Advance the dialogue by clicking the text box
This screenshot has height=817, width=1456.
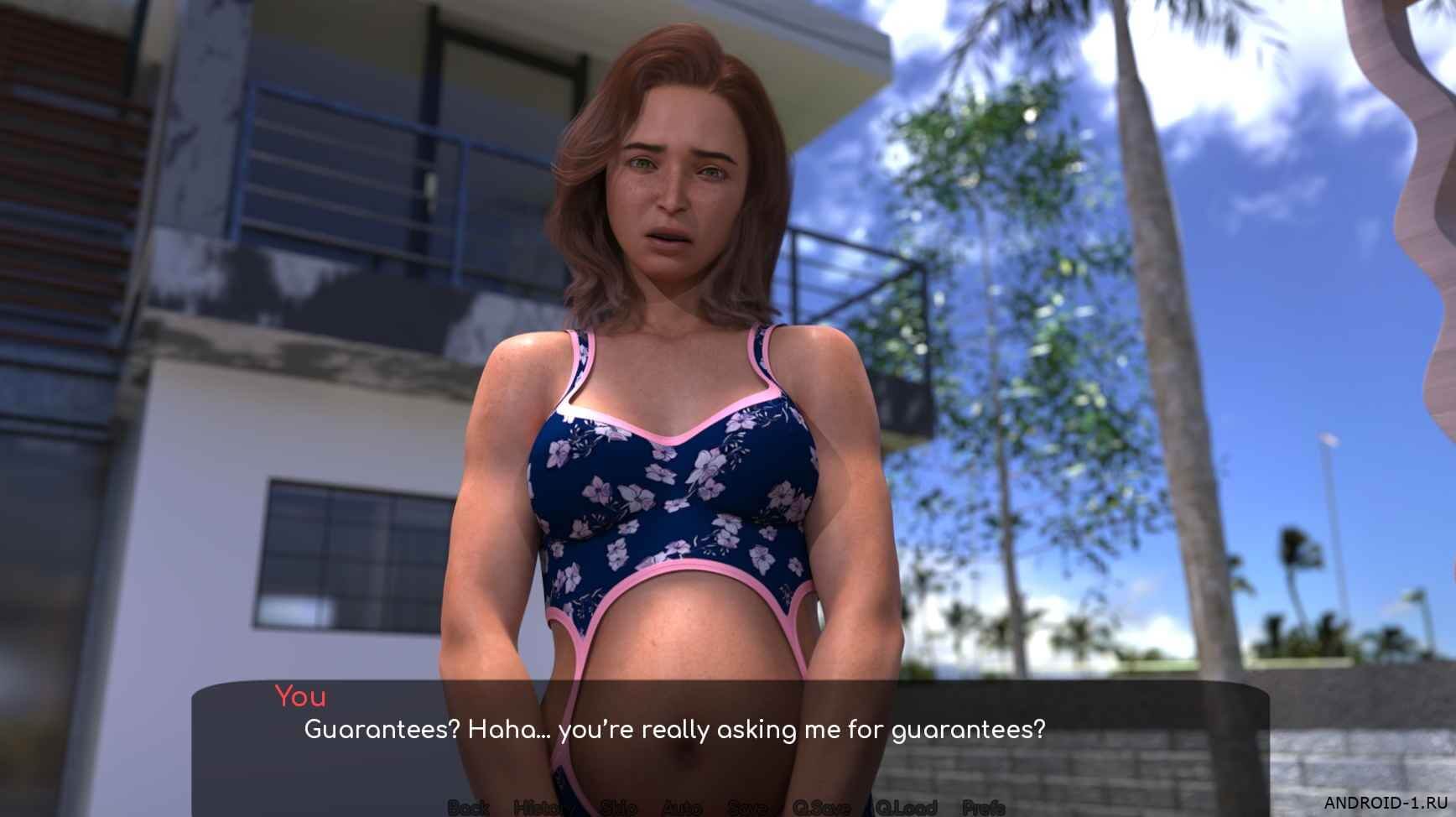[730, 738]
